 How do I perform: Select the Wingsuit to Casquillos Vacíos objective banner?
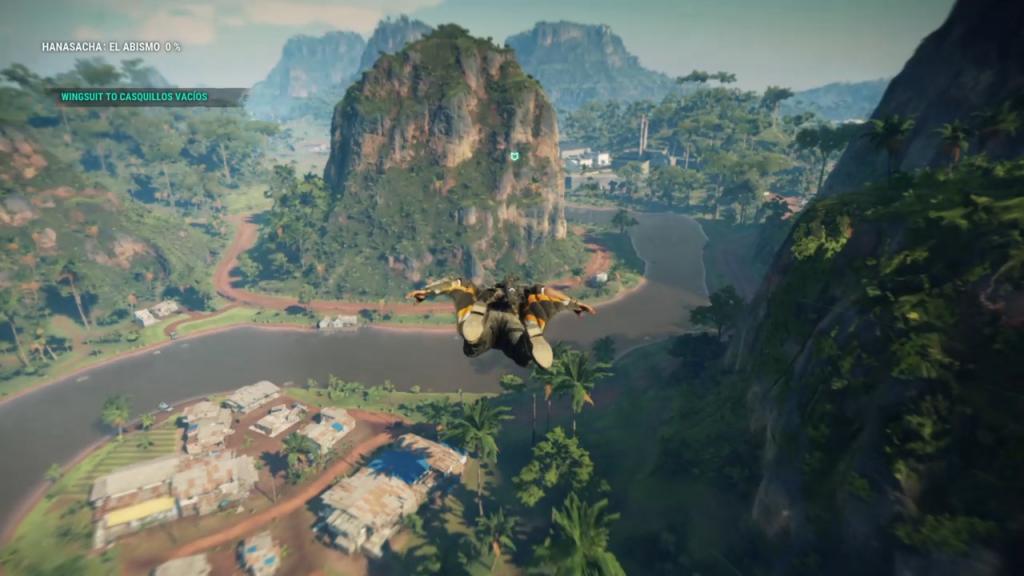pyautogui.click(x=146, y=97)
